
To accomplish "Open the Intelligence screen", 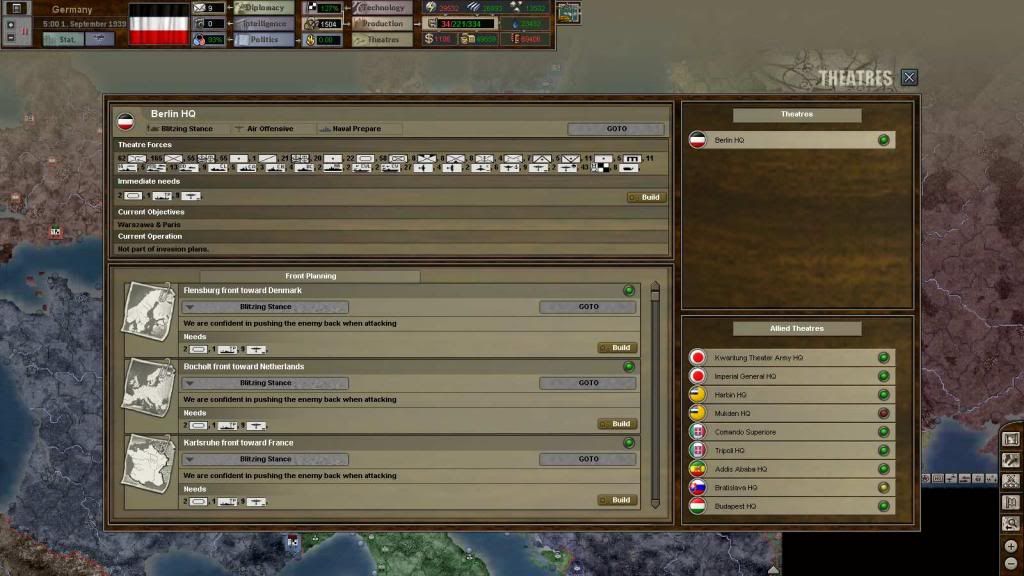I will (264, 24).
